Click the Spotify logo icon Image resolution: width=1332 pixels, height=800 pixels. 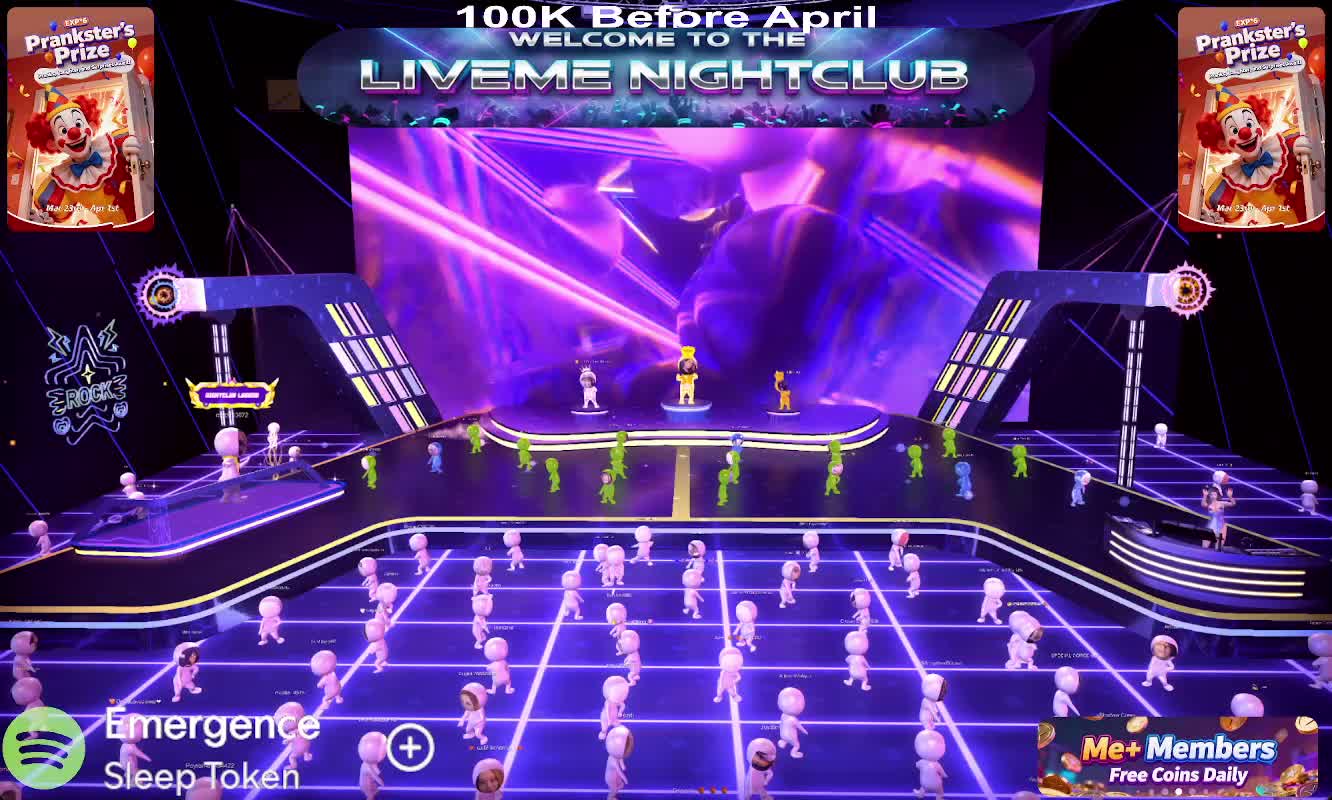[x=43, y=749]
